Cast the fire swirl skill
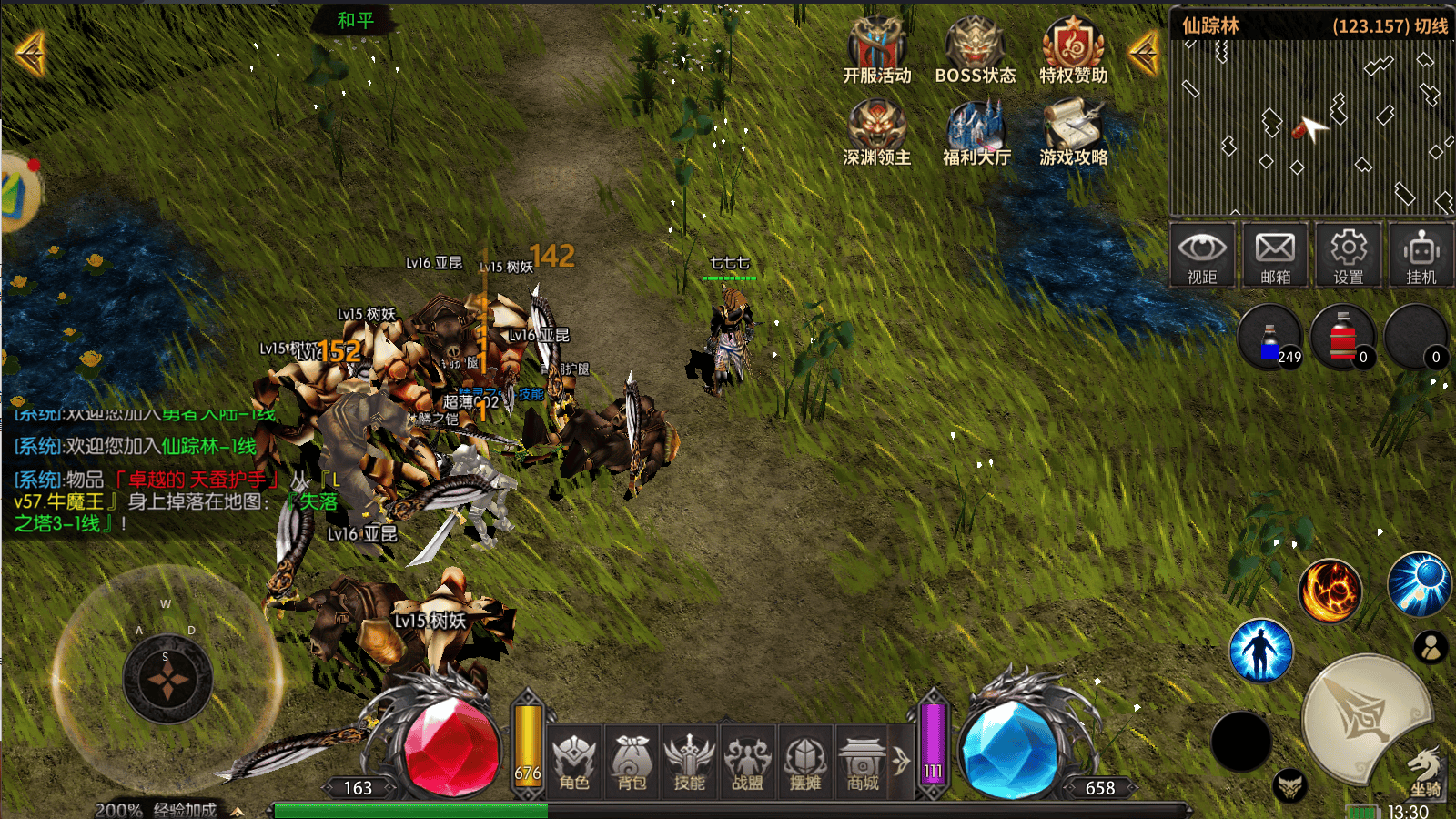1456x819 pixels. [x=1330, y=591]
